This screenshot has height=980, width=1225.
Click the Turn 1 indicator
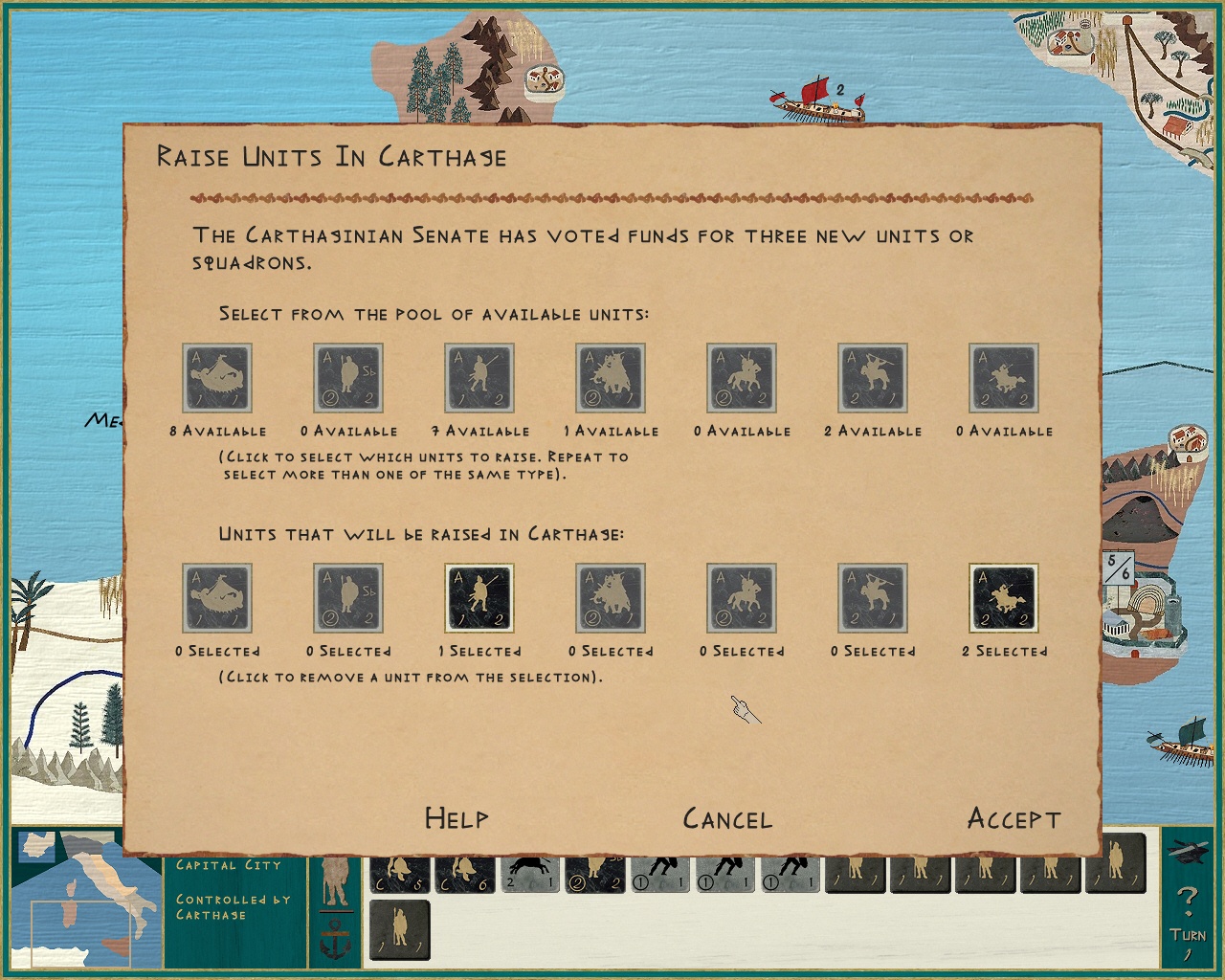click(x=1187, y=943)
